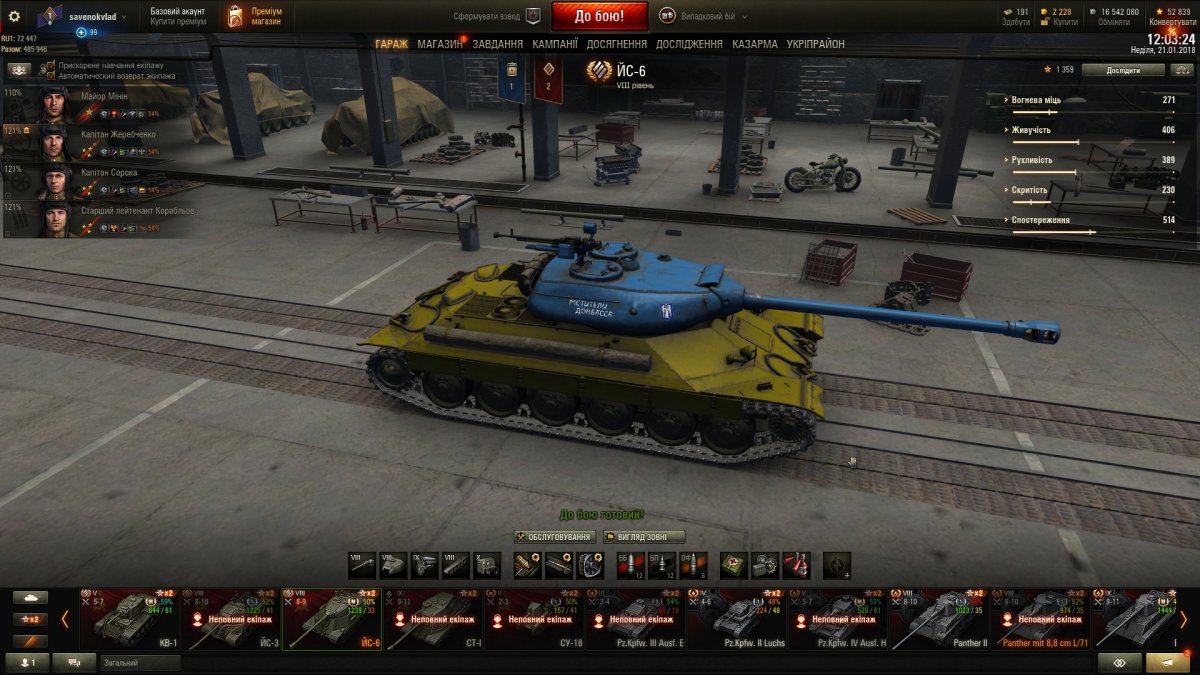
Task: Open the ДОСЛІДЖЕННЯ tab
Action: pyautogui.click(x=689, y=44)
